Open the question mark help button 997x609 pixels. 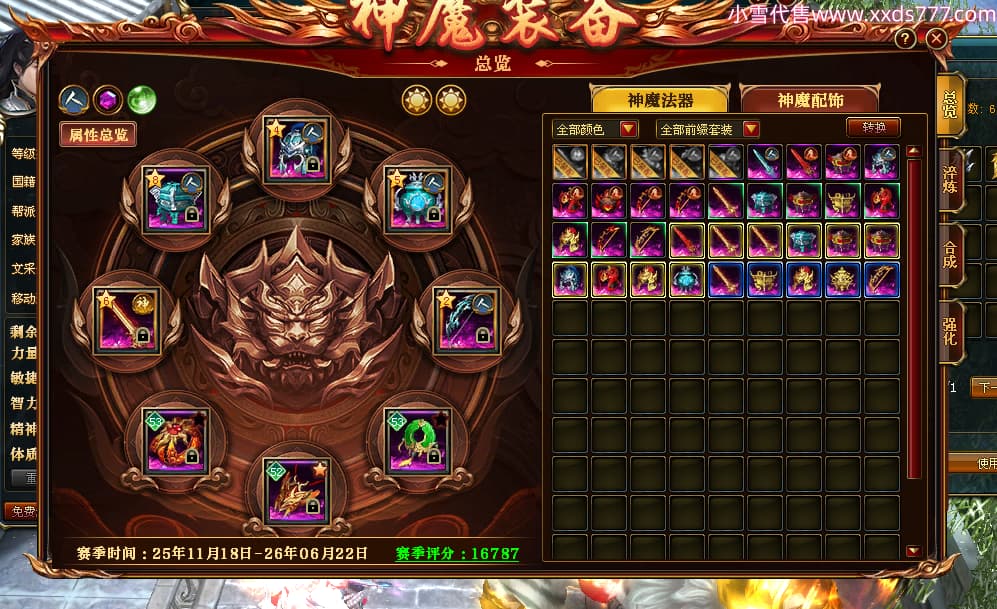tap(904, 39)
